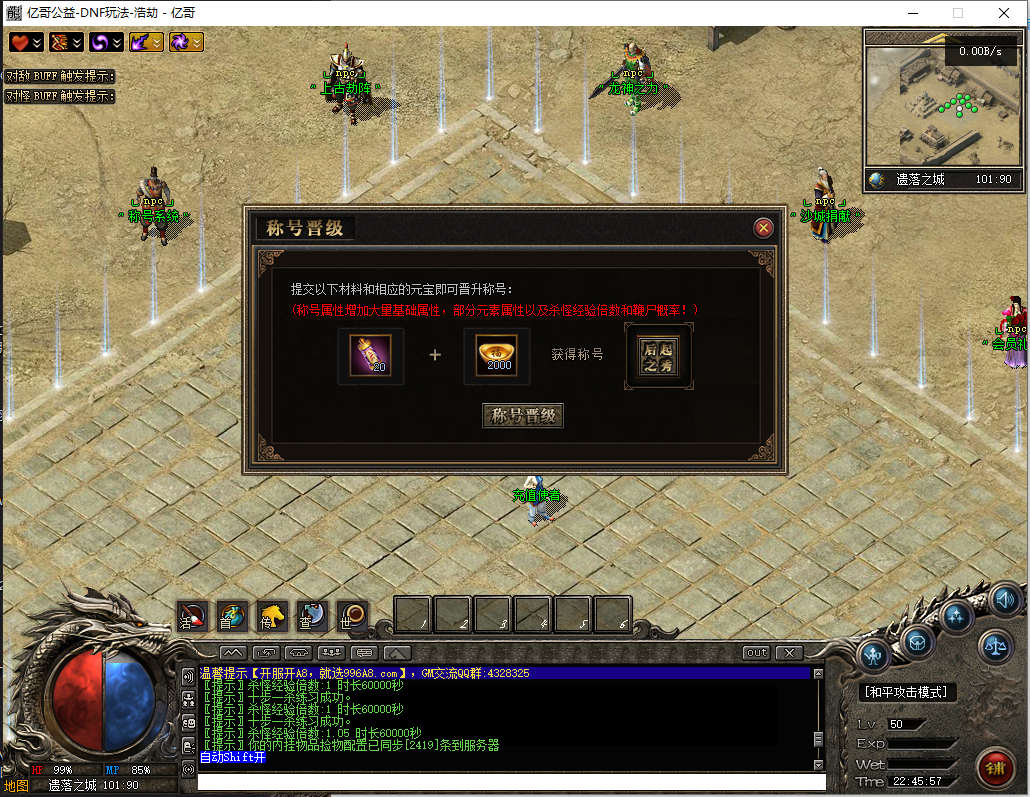Click the 称号晋级 upgrade button

[x=523, y=416]
